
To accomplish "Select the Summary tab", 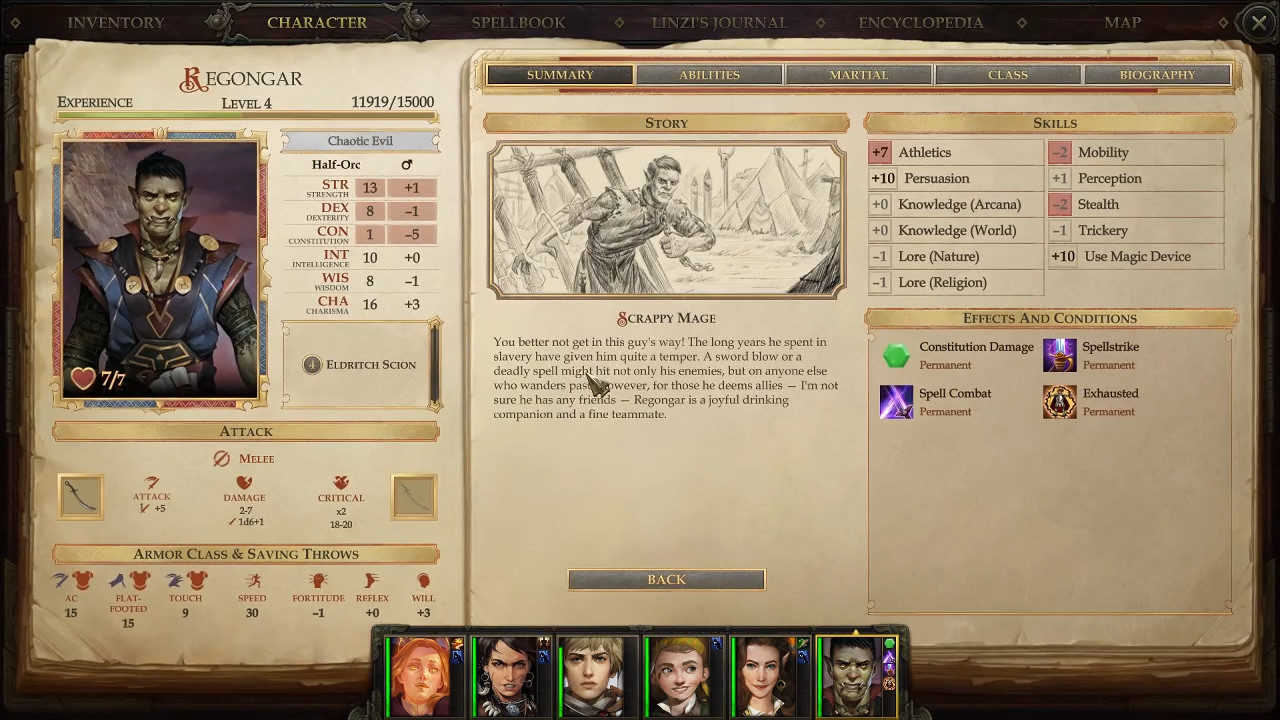I will point(560,75).
